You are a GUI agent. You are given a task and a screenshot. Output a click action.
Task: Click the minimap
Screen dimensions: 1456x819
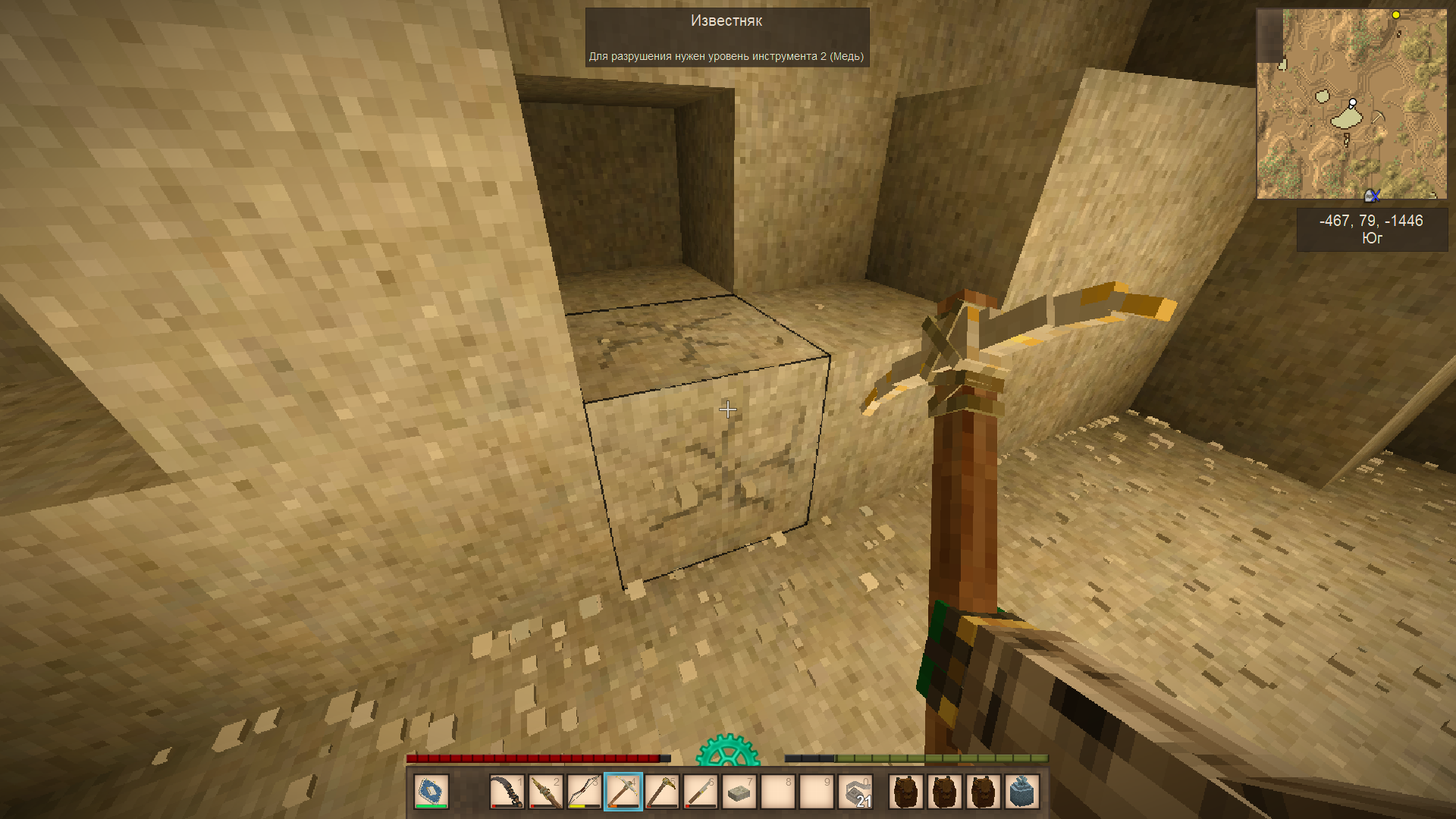click(x=1351, y=104)
